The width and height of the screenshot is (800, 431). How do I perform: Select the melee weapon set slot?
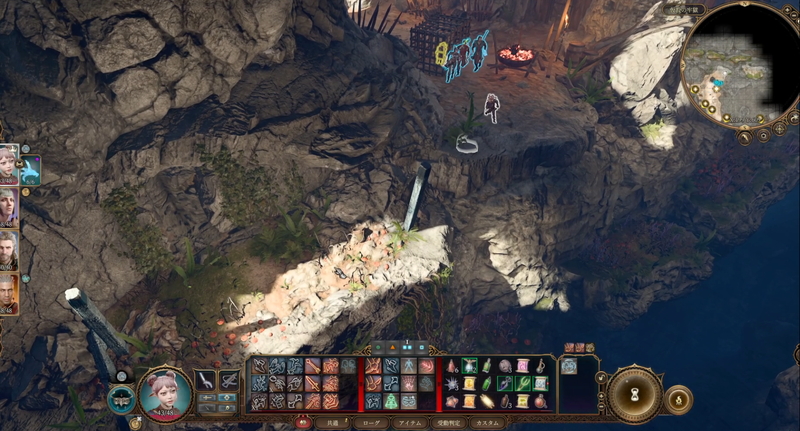point(206,380)
